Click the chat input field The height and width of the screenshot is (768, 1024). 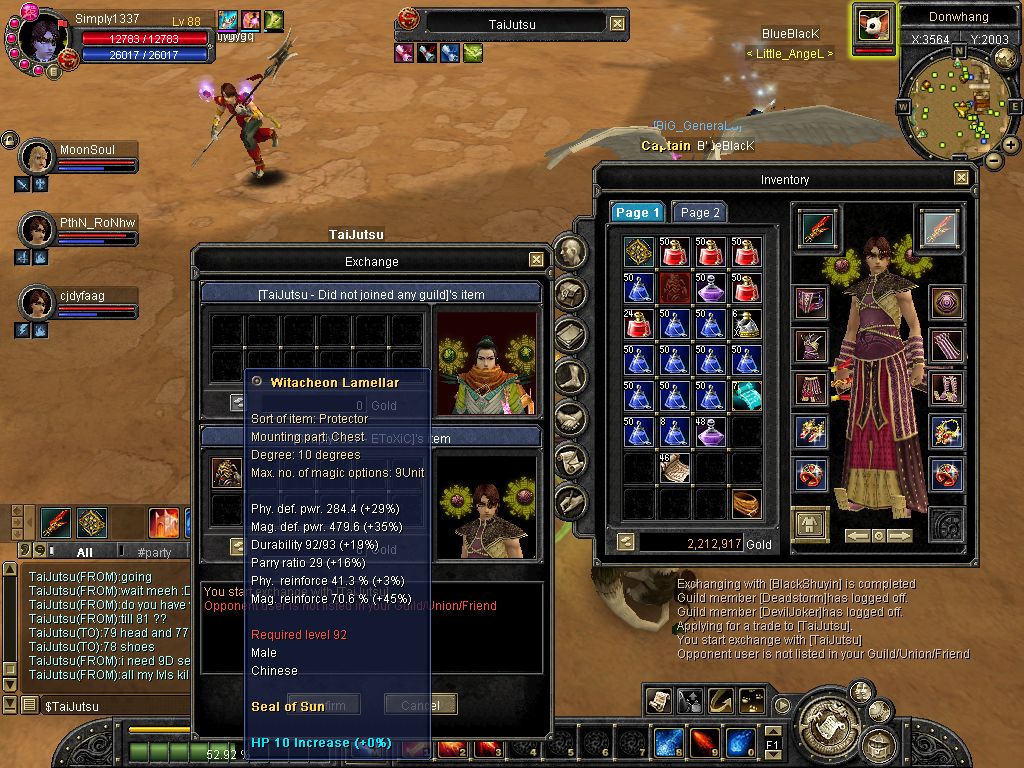pos(110,706)
